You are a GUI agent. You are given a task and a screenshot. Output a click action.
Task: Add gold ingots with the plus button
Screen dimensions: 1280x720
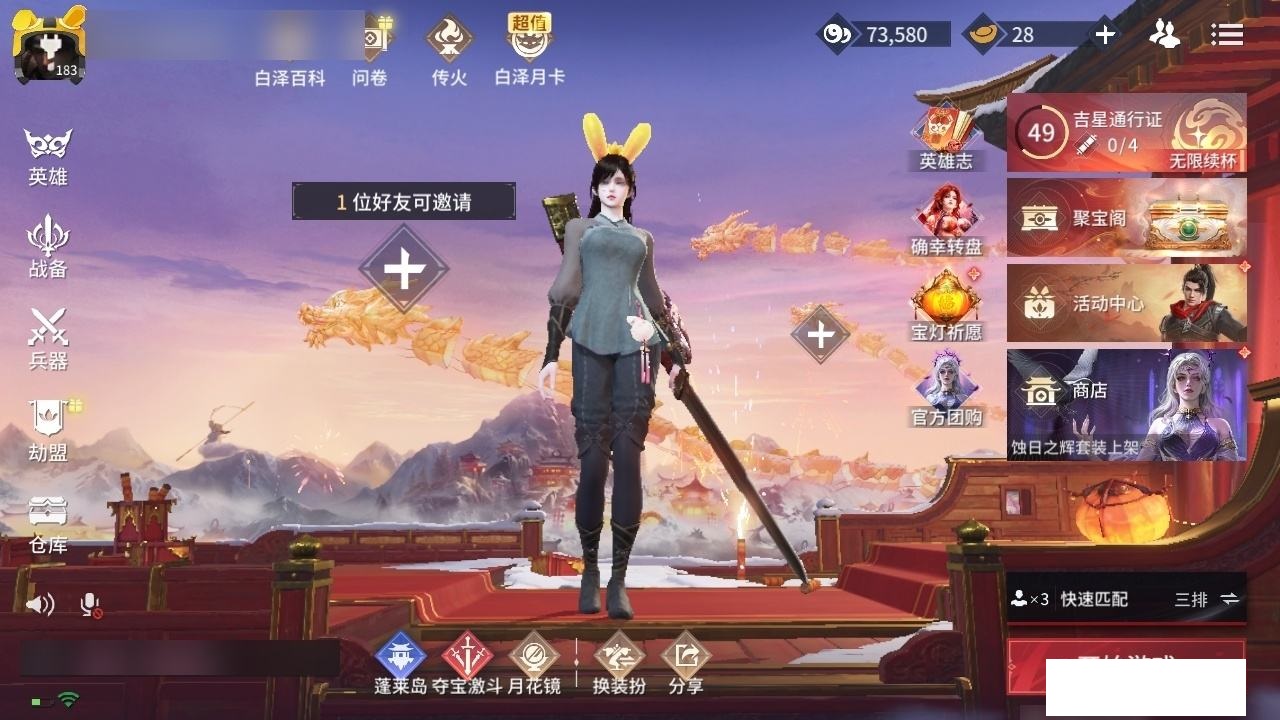1104,35
